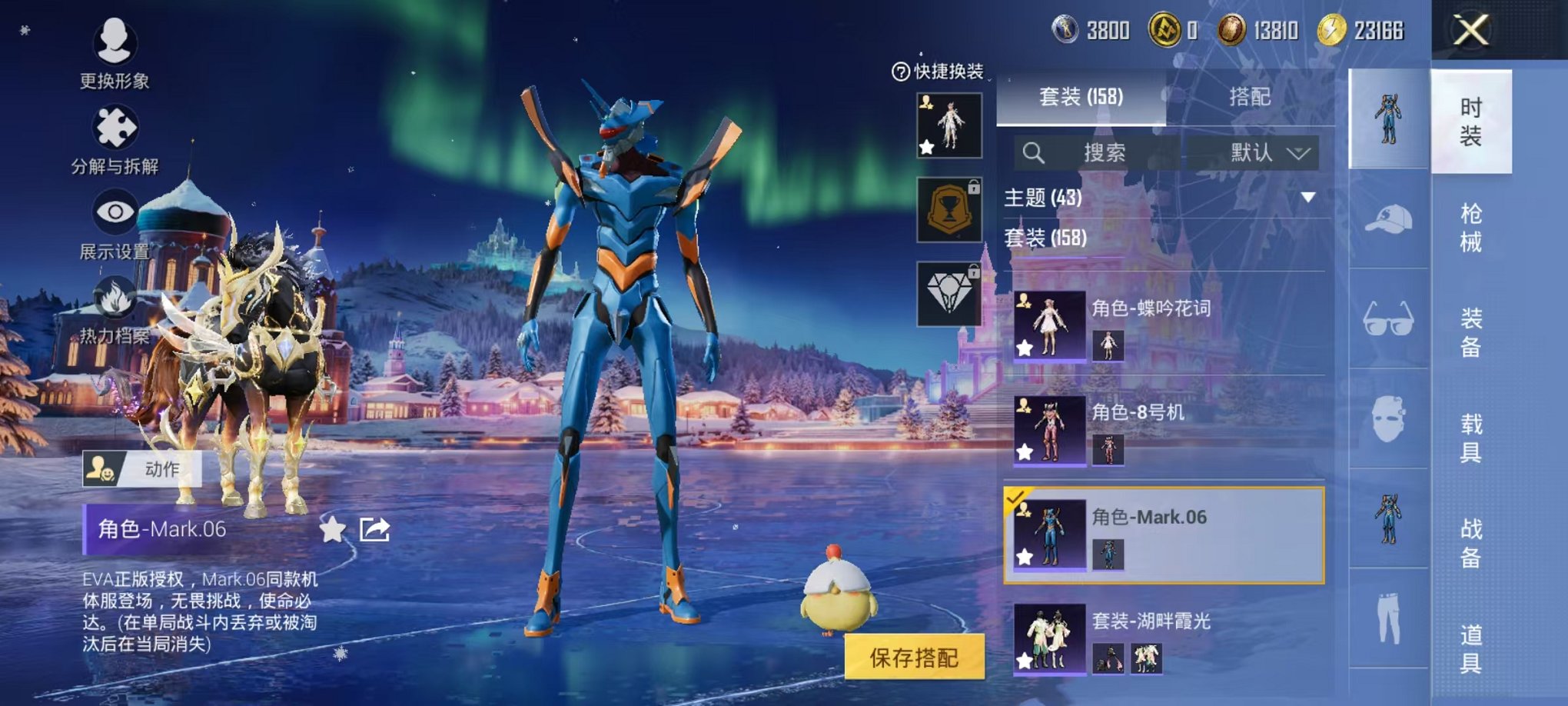Expand the 主题 (43) section
The height and width of the screenshot is (706, 1568).
[1307, 198]
